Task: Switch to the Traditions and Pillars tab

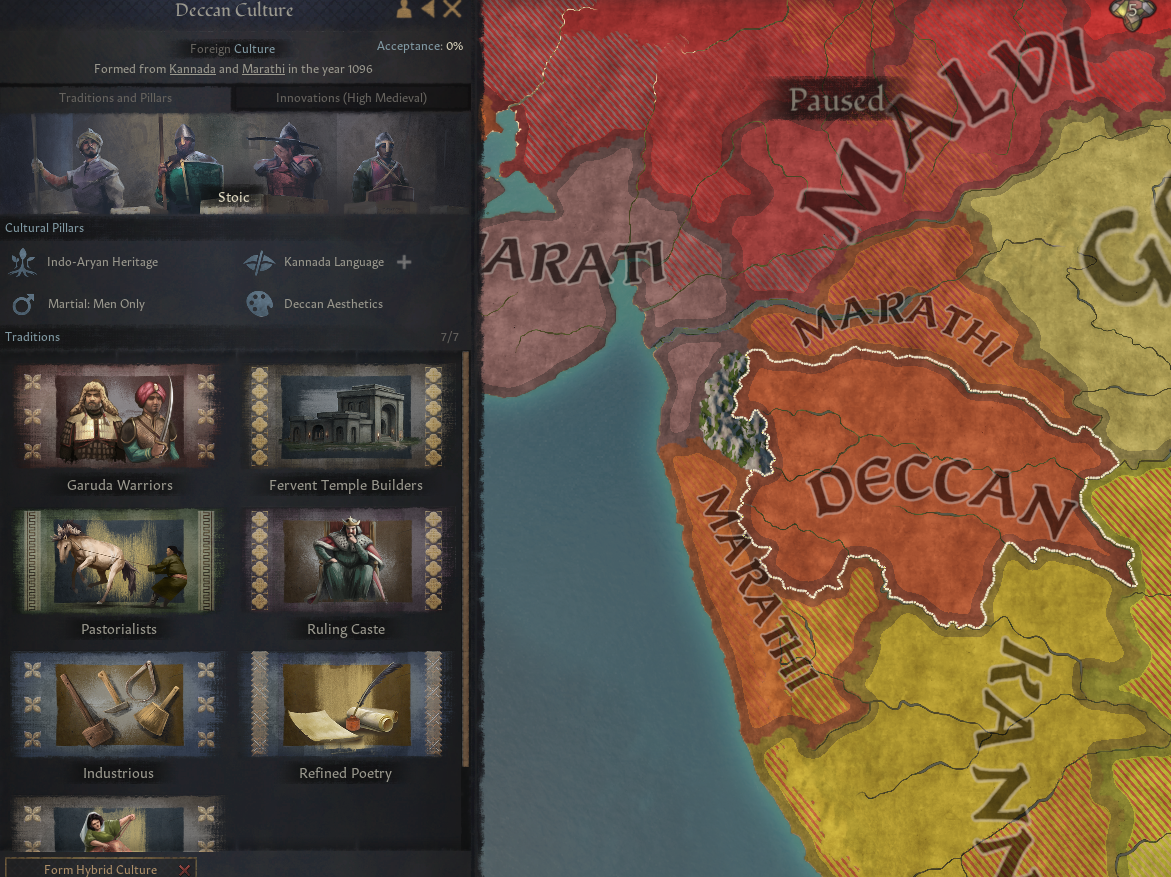Action: pyautogui.click(x=115, y=98)
